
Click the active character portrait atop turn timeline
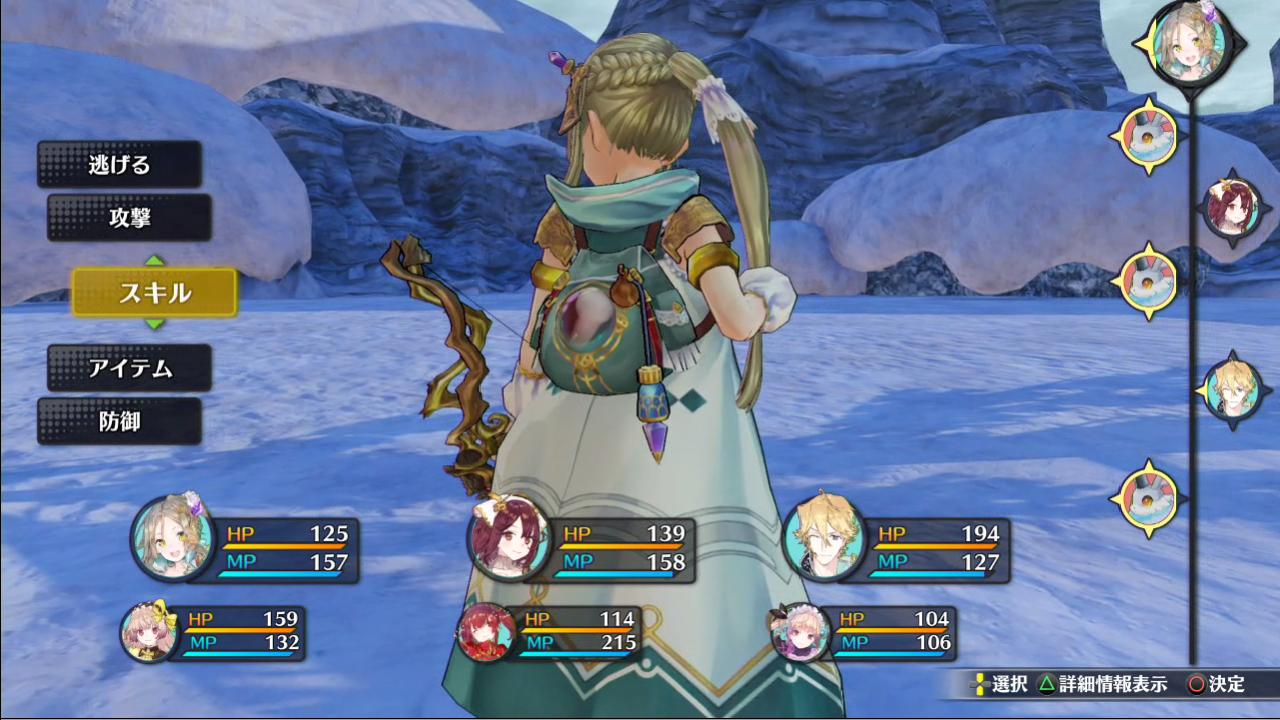click(1189, 42)
